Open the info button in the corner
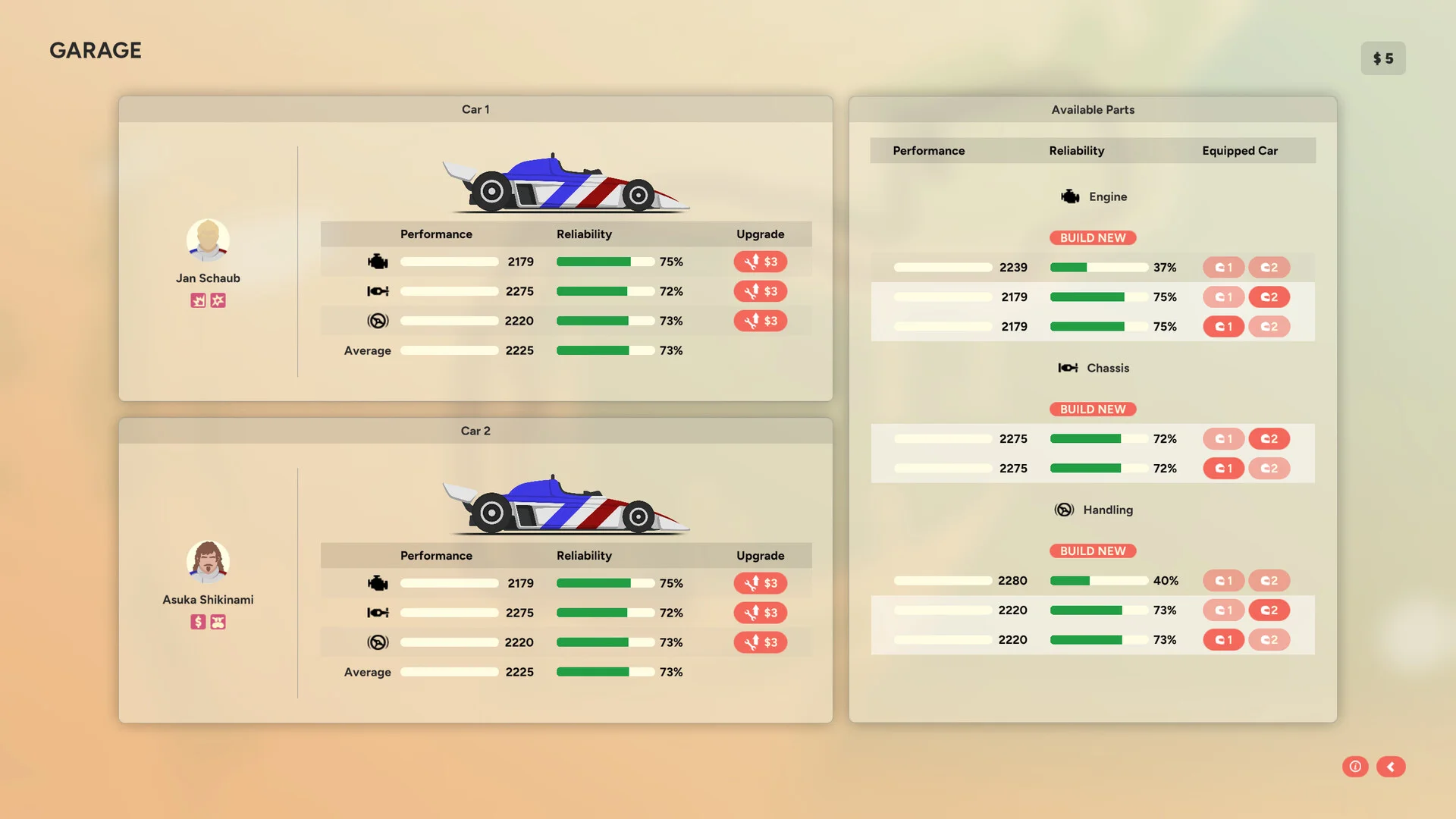1456x819 pixels. click(1355, 767)
